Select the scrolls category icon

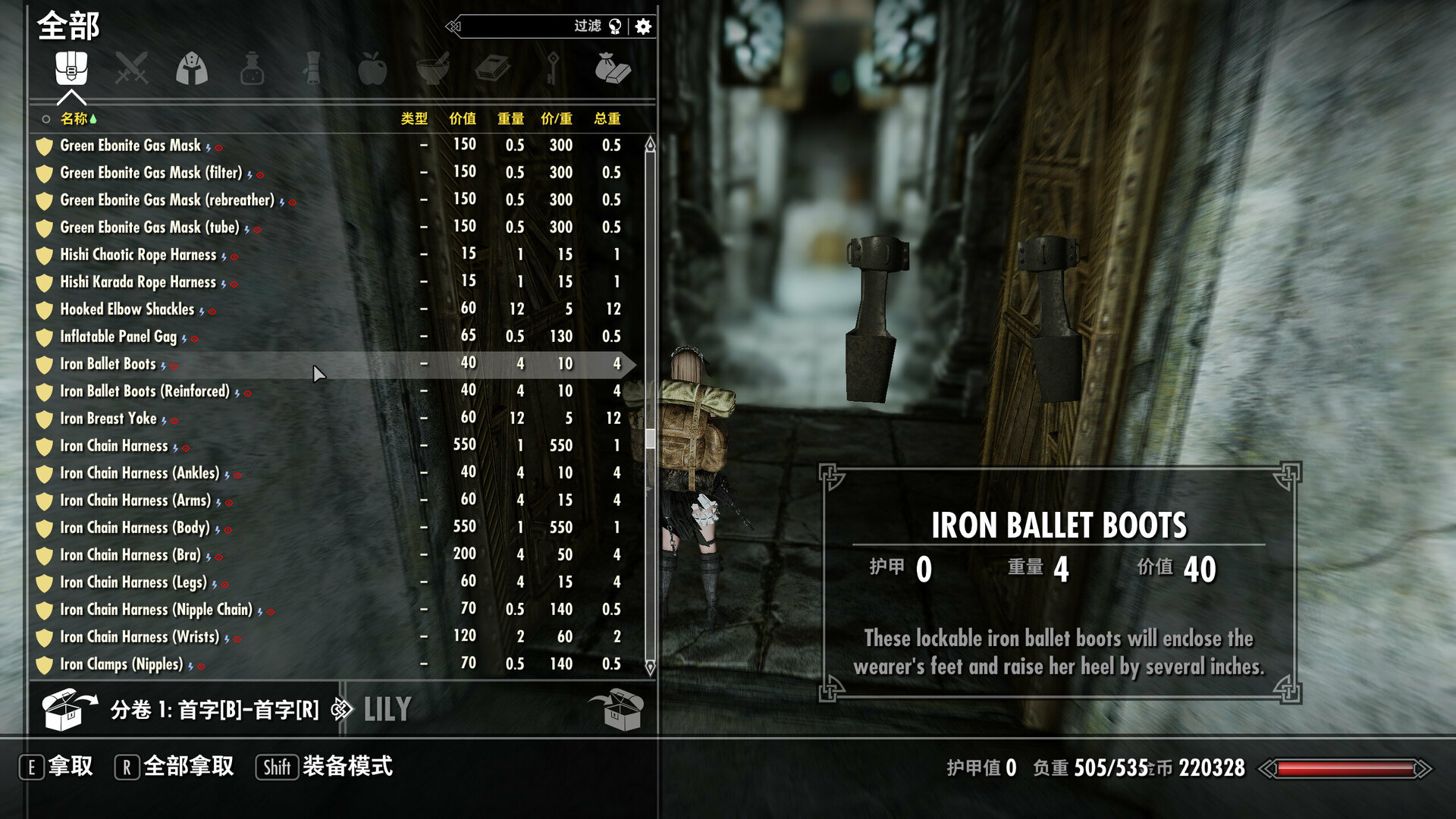point(313,68)
